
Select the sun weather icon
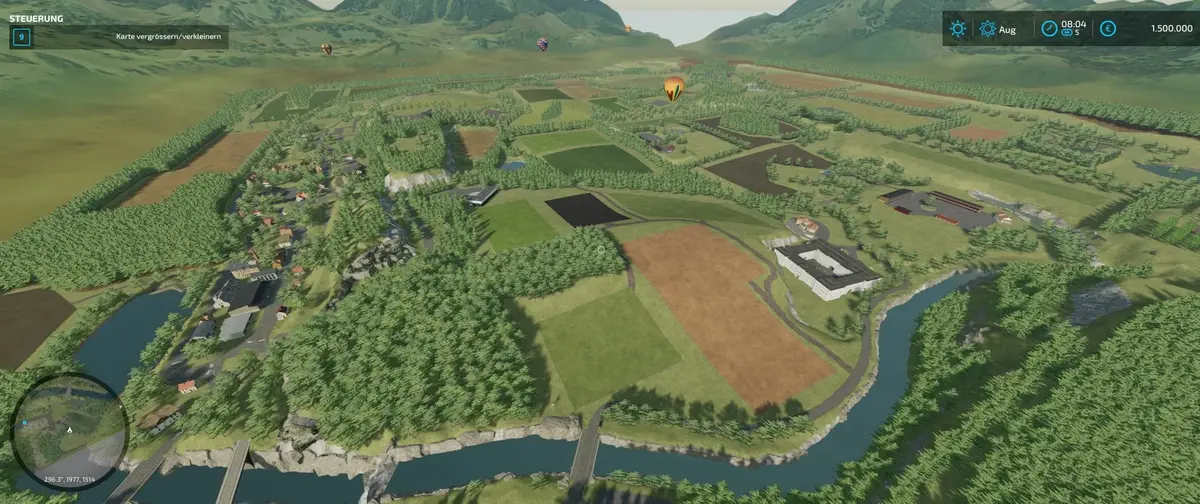tap(958, 29)
